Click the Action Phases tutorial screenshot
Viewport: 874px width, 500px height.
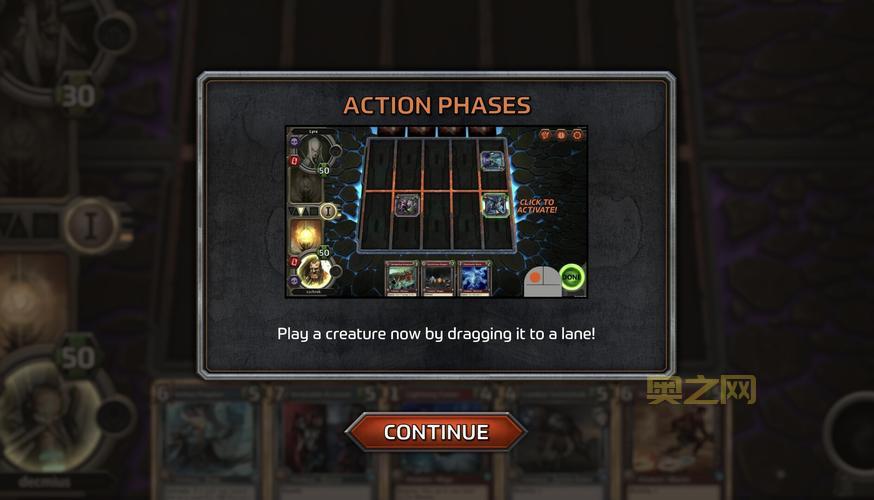pyautogui.click(x=436, y=212)
